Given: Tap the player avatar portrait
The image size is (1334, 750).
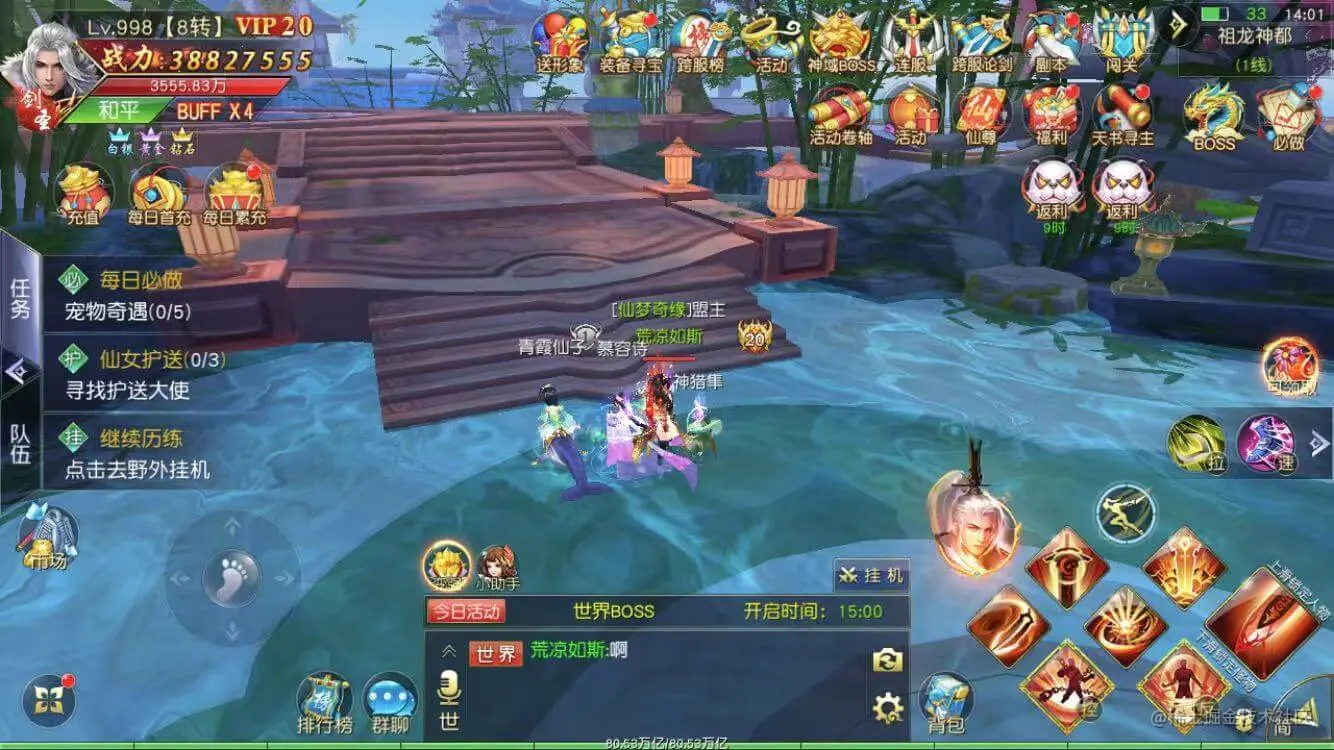Looking at the screenshot, I should coord(47,72).
